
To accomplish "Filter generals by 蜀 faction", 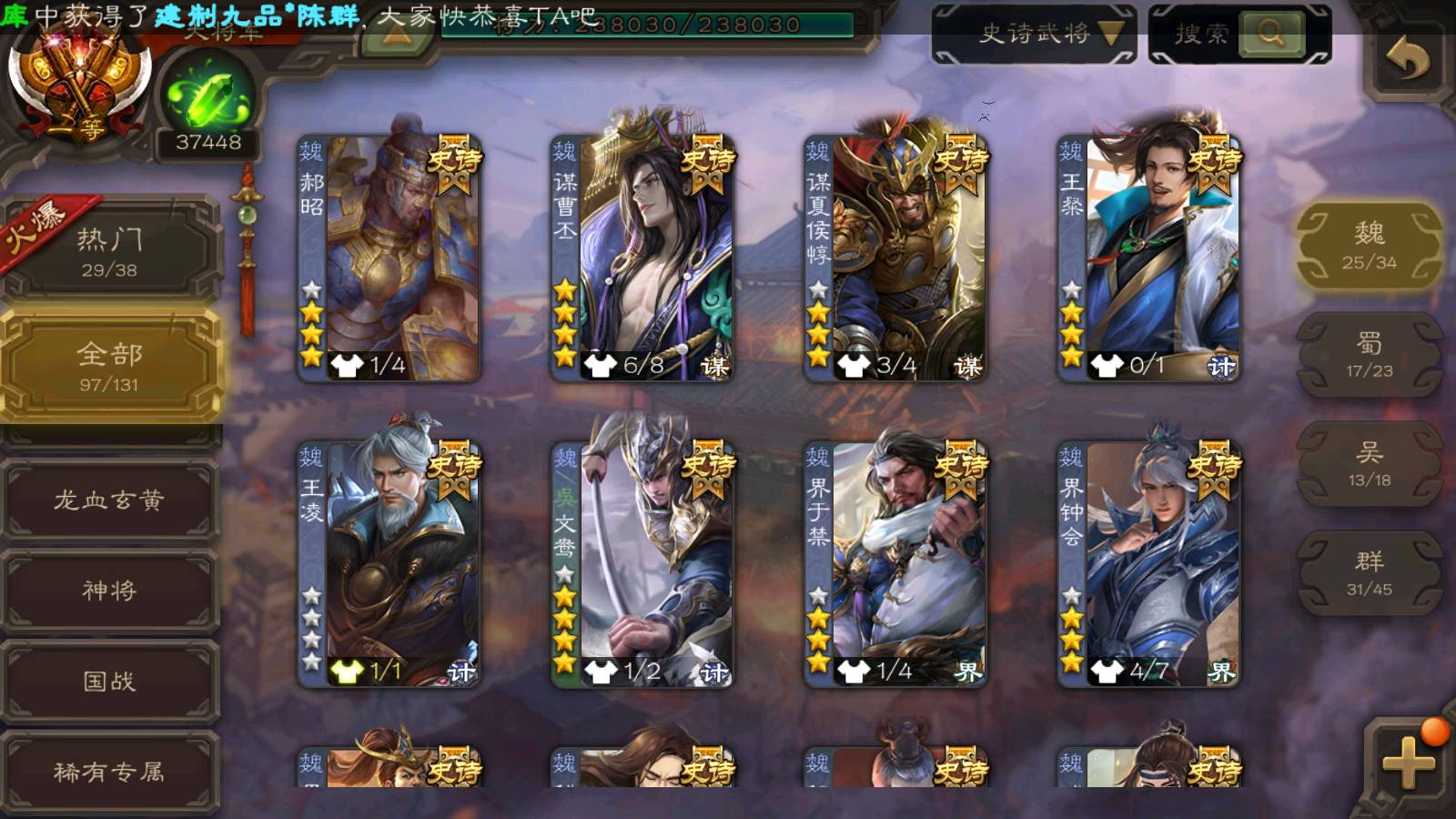I will click(1369, 355).
